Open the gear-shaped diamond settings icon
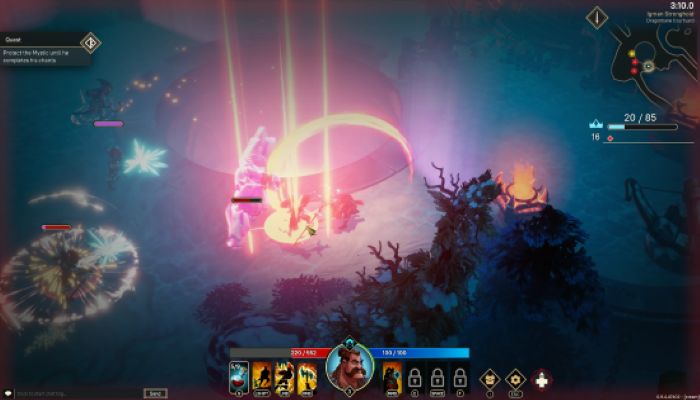 pyautogui.click(x=515, y=378)
